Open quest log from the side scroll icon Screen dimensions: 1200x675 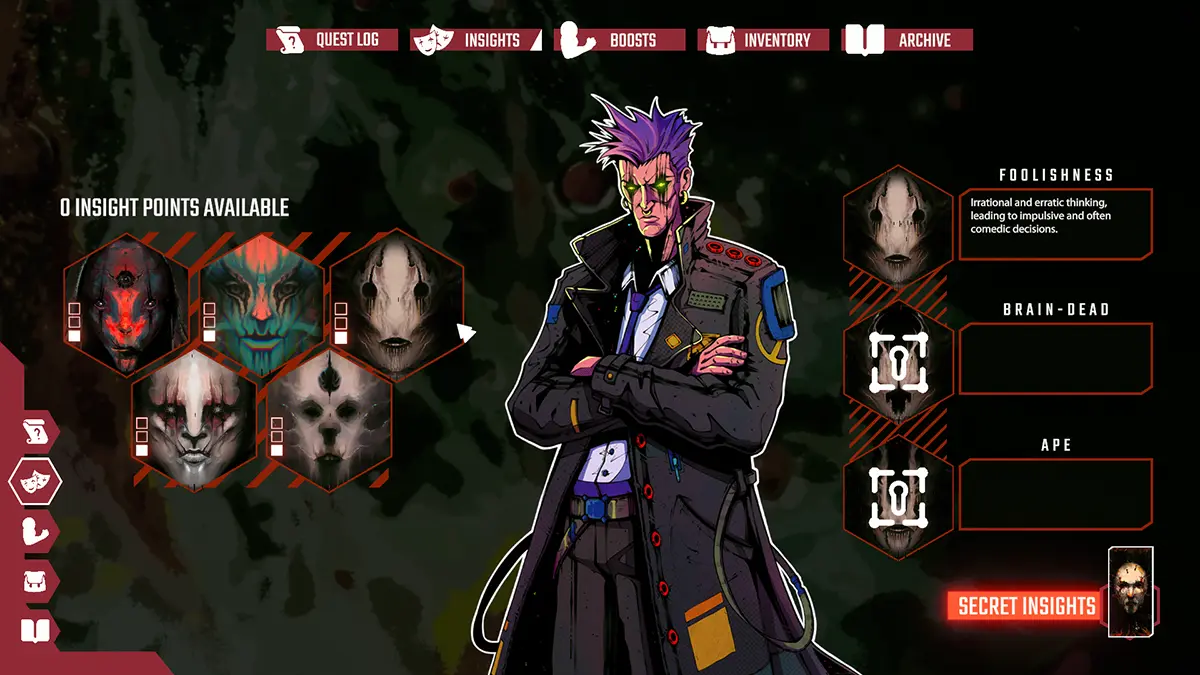(x=37, y=433)
